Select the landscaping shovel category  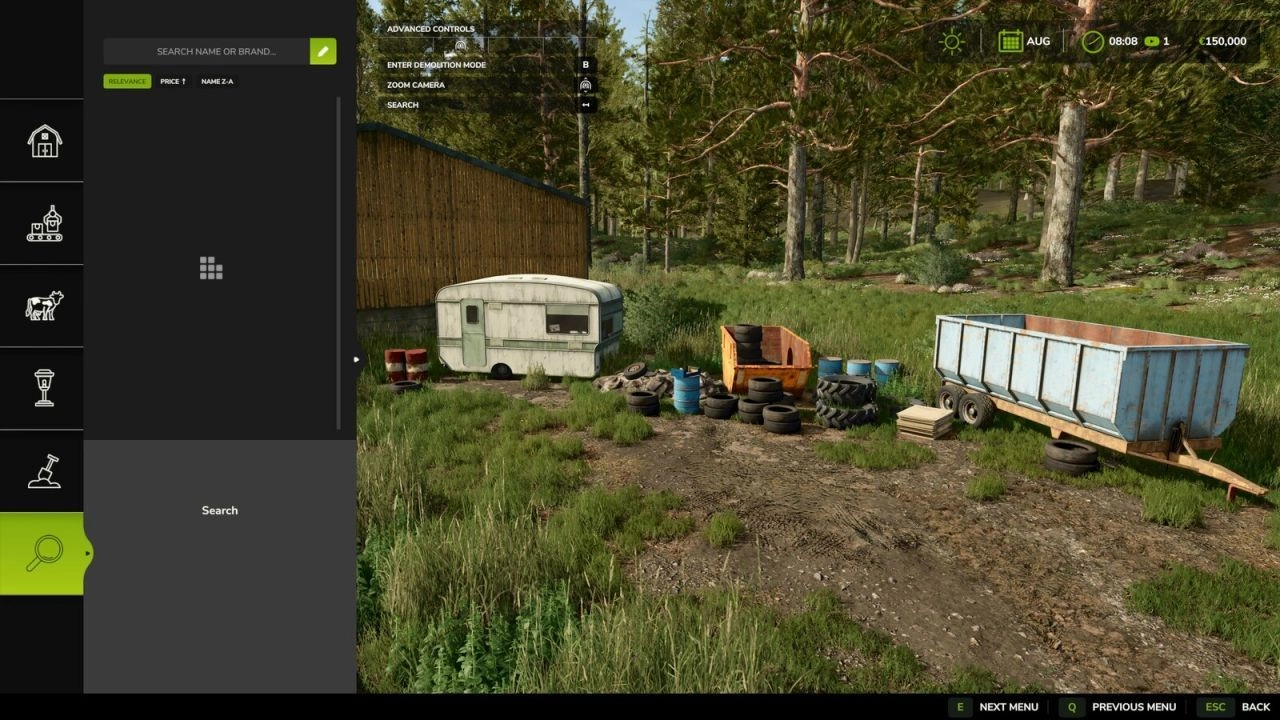coord(42,472)
